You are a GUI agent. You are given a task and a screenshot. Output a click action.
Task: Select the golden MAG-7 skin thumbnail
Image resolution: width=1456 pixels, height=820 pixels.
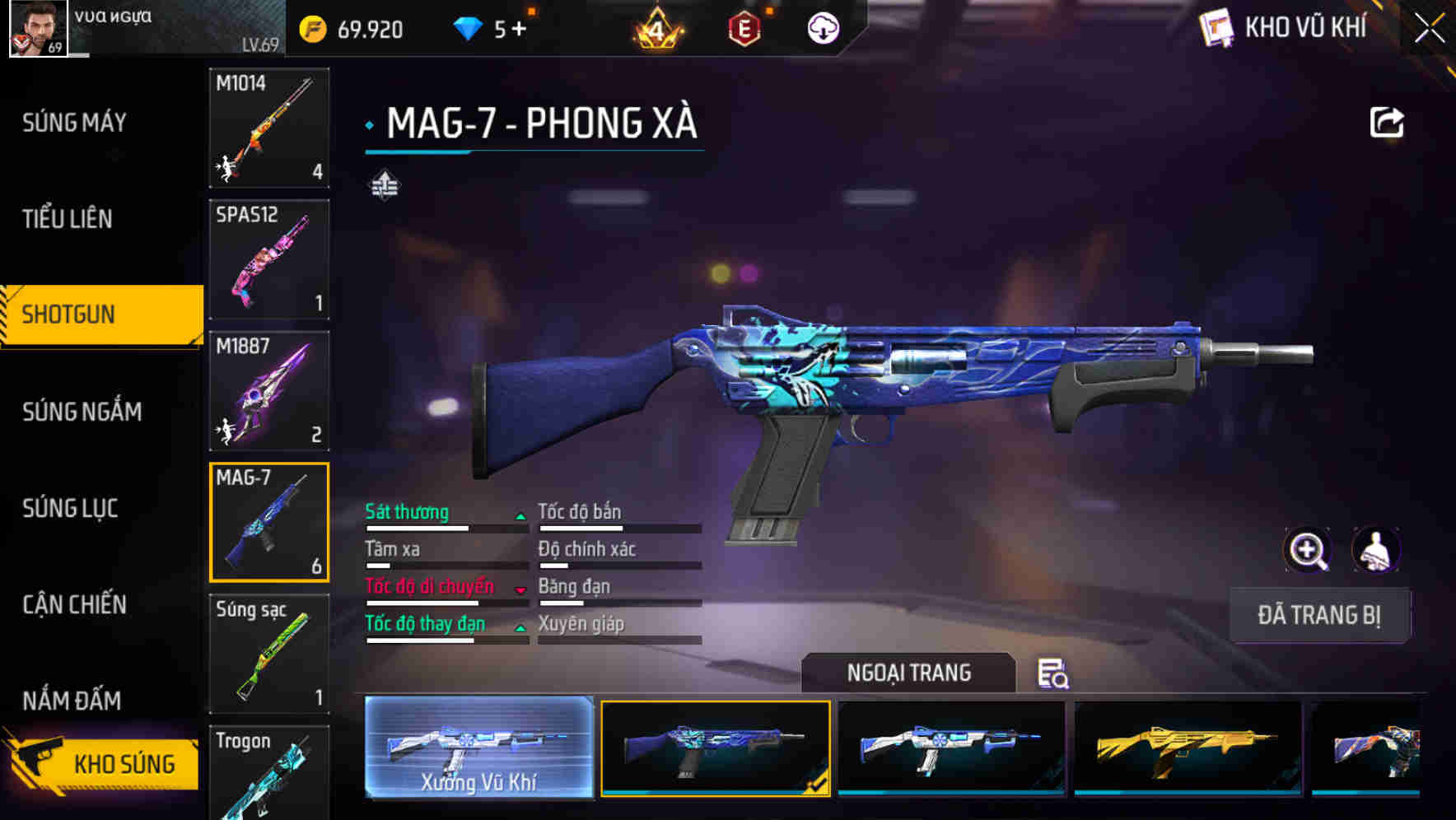click(x=1187, y=748)
